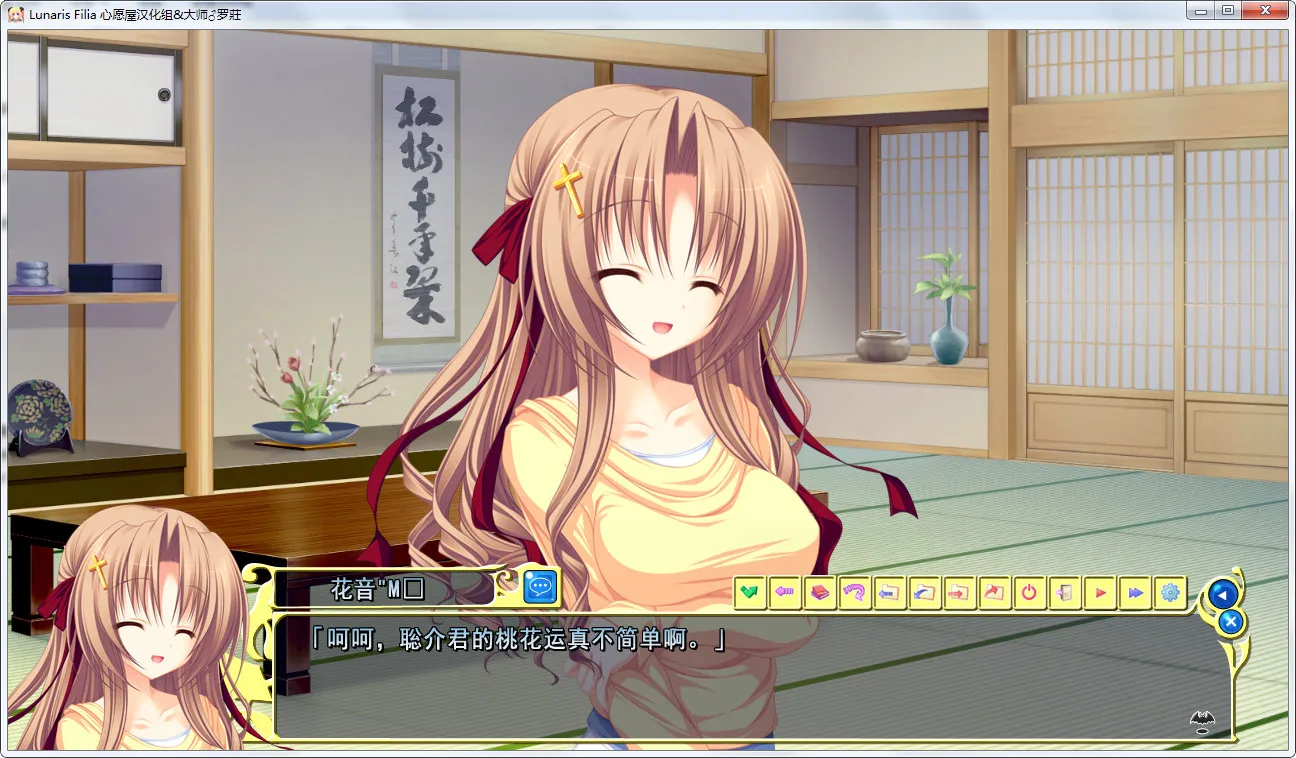Activate the blue fast-forward skip button
The width and height of the screenshot is (1296, 758).
(1134, 593)
